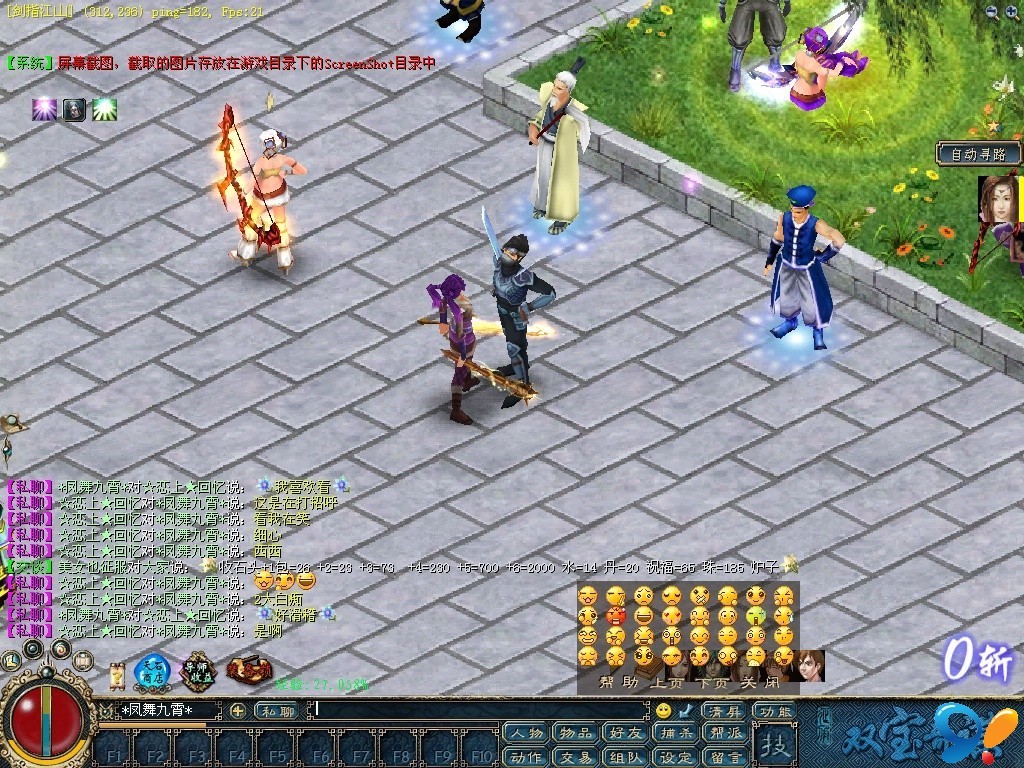Viewport: 1024px width, 768px height.
Task: Open the 人物 character panel
Action: (525, 734)
